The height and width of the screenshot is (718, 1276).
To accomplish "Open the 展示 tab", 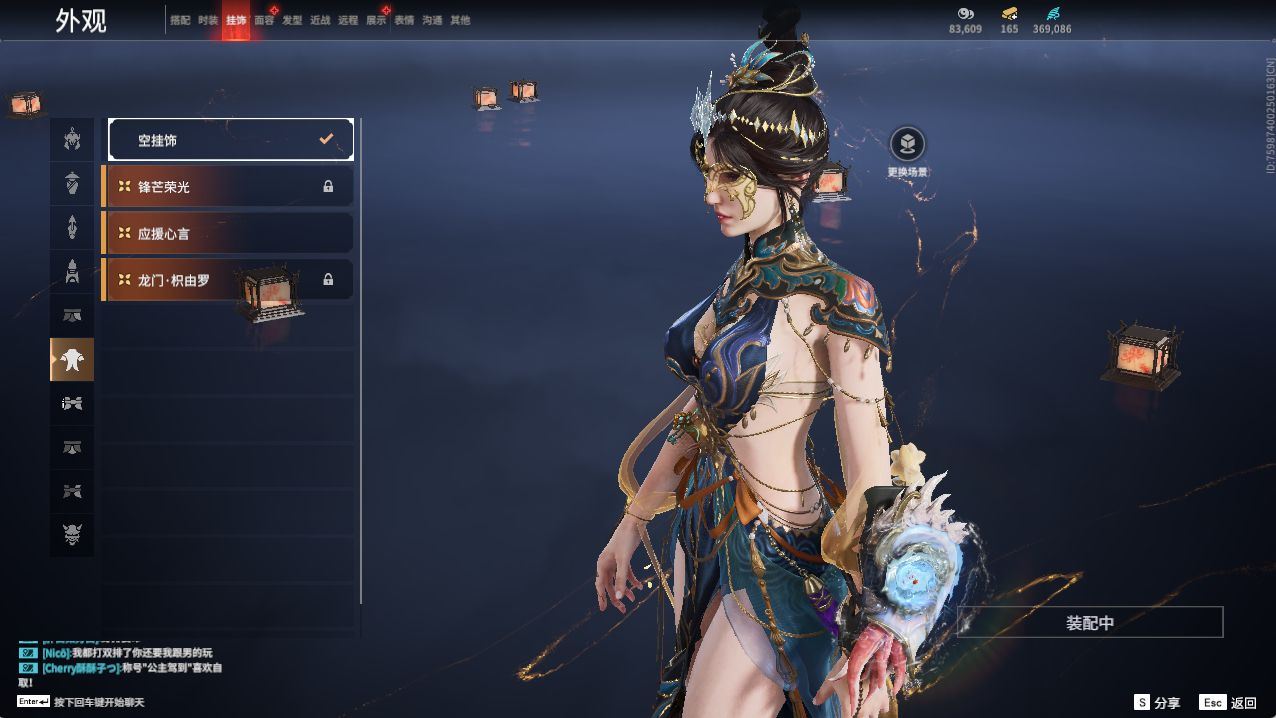I will pos(376,20).
